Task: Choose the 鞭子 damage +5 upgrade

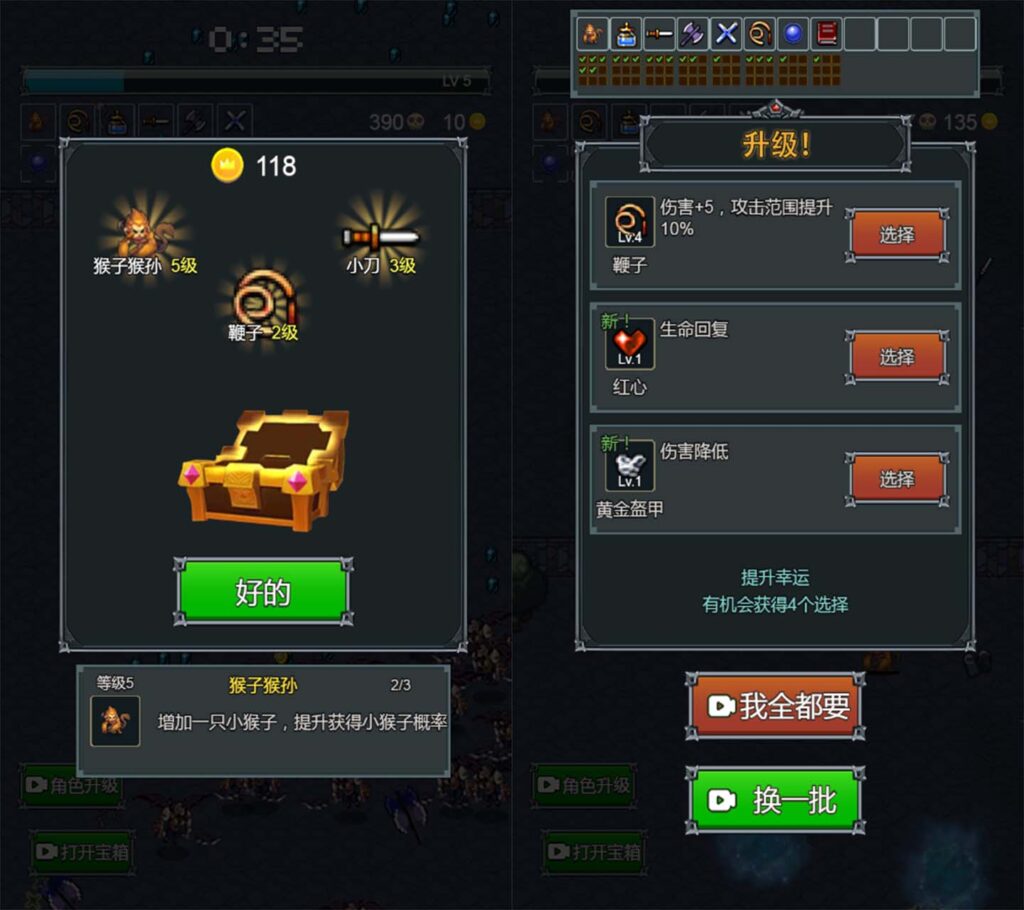Action: pyautogui.click(x=897, y=235)
